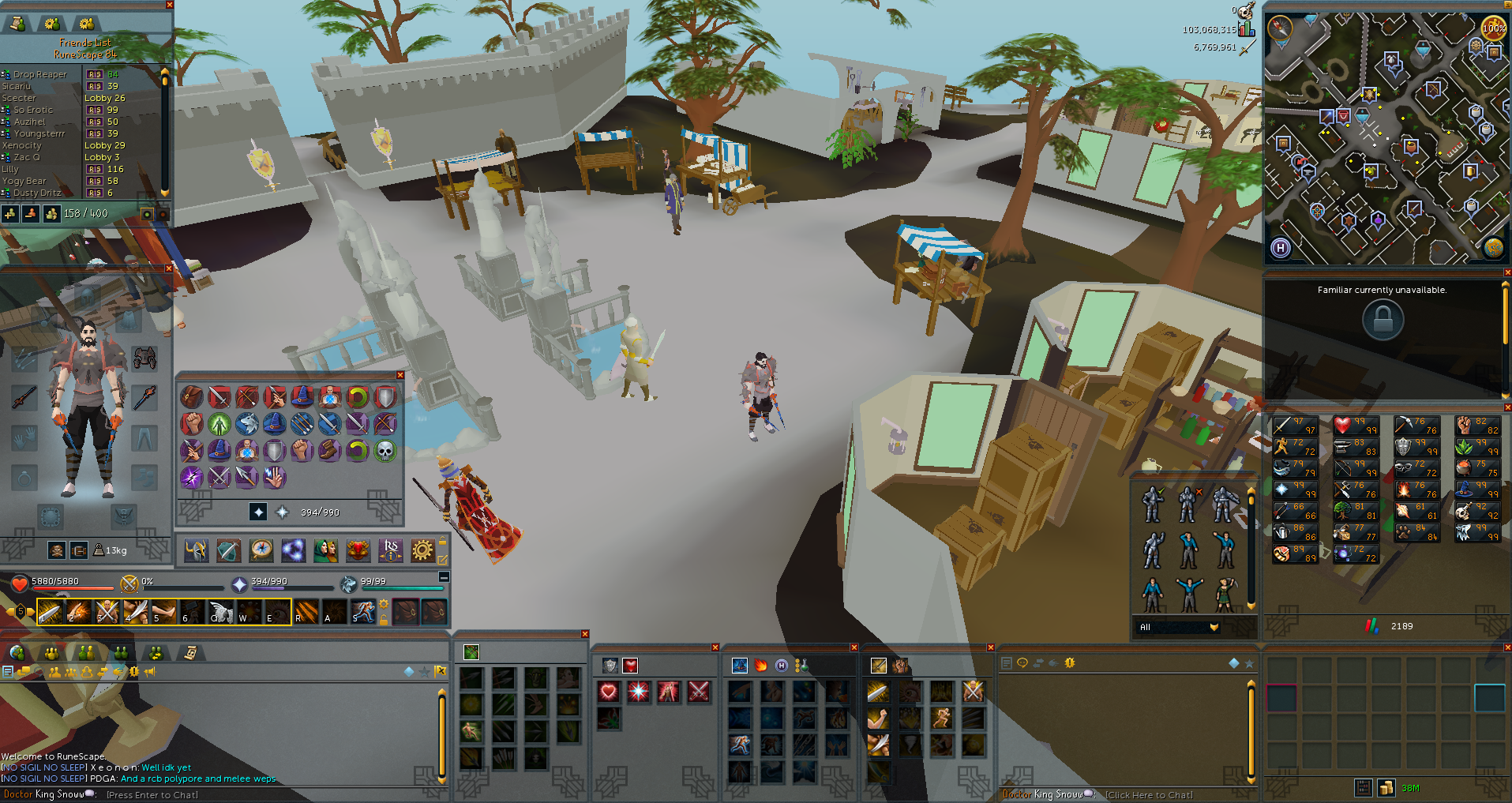Click the summoning wolf icon beside 99/99
This screenshot has width=1512, height=803.
coord(347,584)
